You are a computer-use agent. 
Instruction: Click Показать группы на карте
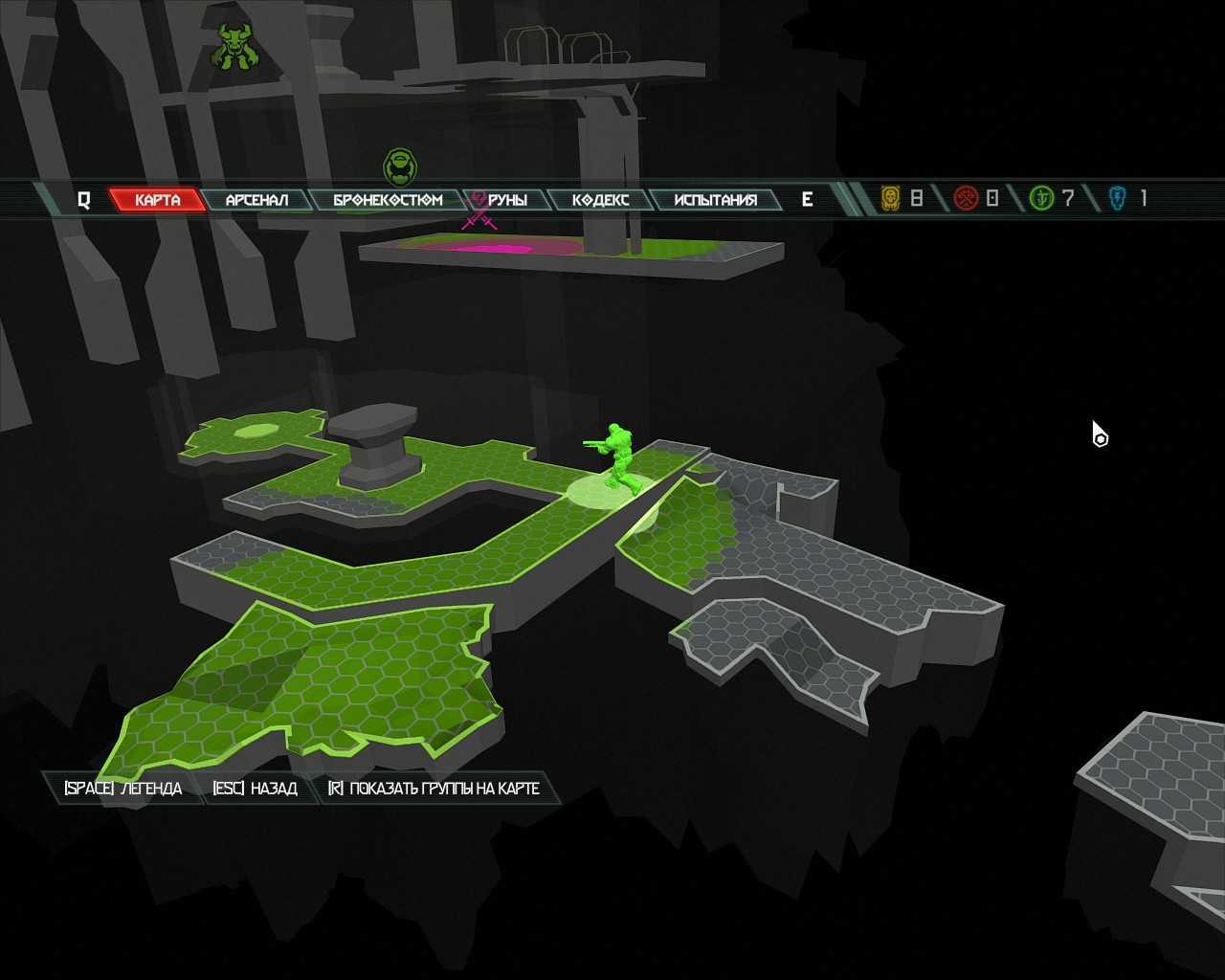pos(434,789)
